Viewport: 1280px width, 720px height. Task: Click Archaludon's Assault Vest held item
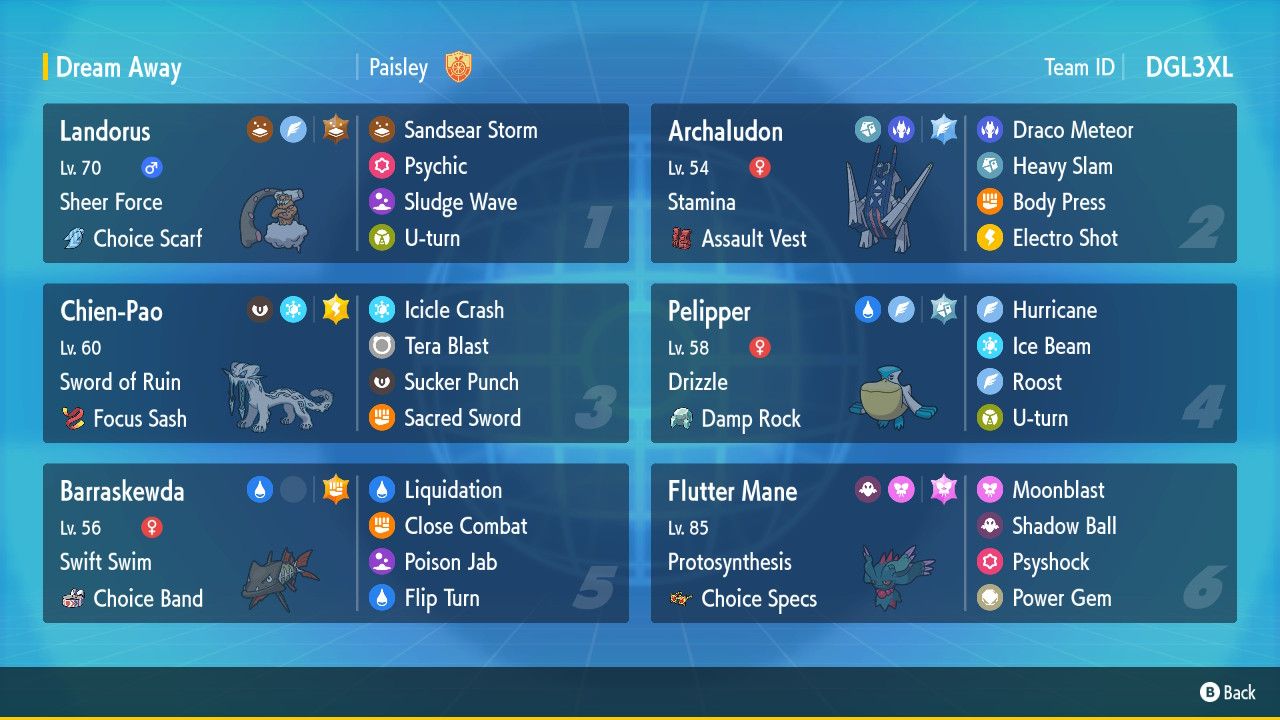pyautogui.click(x=753, y=239)
